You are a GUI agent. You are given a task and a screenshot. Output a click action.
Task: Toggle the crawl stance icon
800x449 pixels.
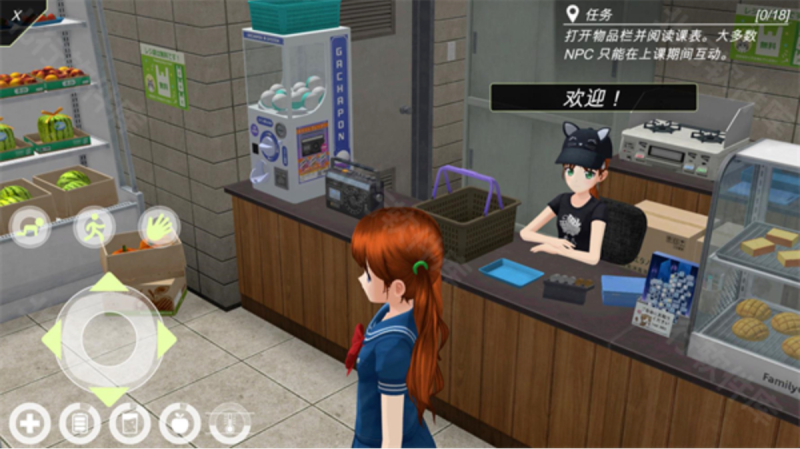[x=30, y=225]
